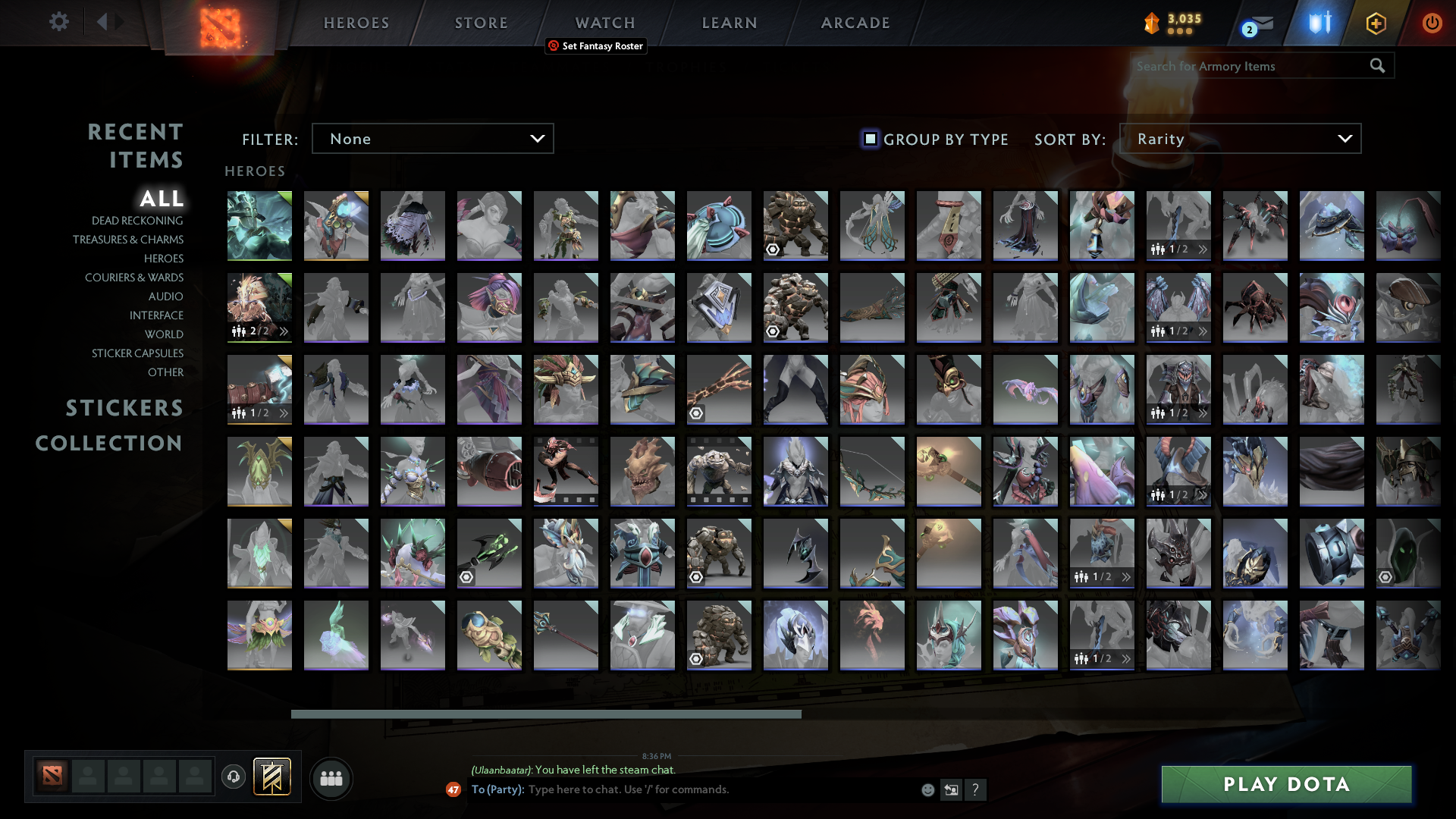
Task: Expand the chevron on the 1/2 bundle item
Action: tap(1204, 247)
